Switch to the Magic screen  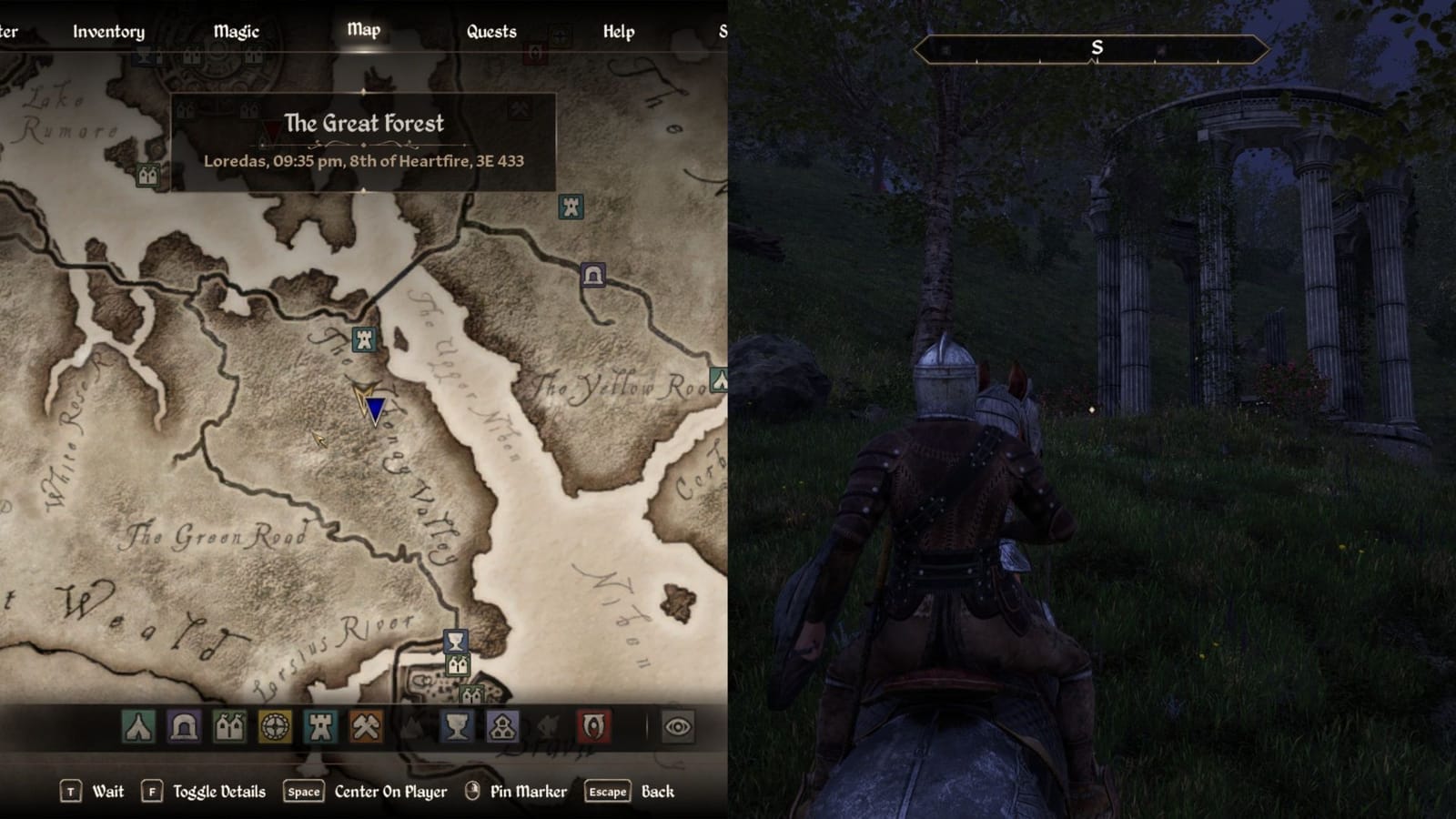[x=237, y=30]
